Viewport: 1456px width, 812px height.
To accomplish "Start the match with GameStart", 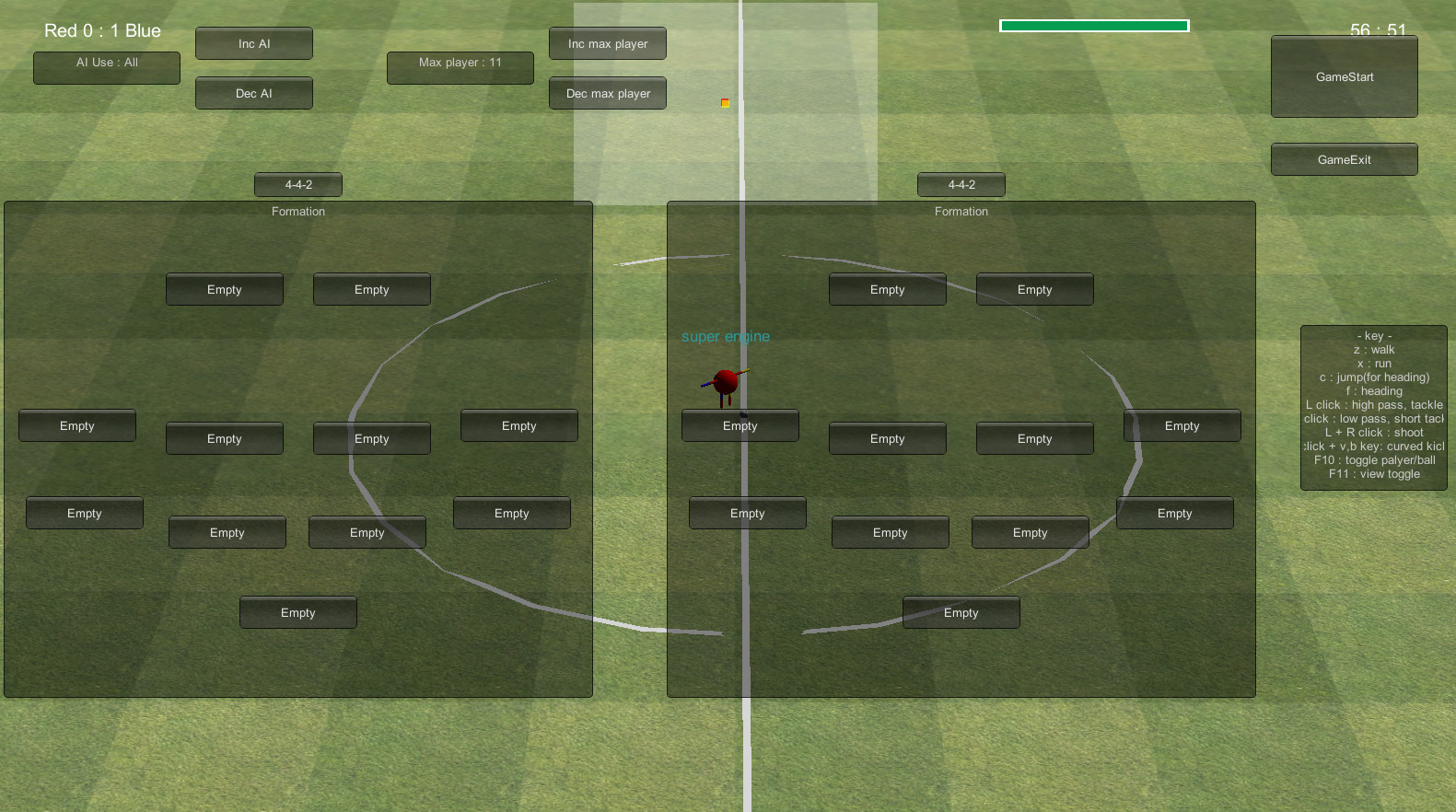I will [x=1344, y=76].
